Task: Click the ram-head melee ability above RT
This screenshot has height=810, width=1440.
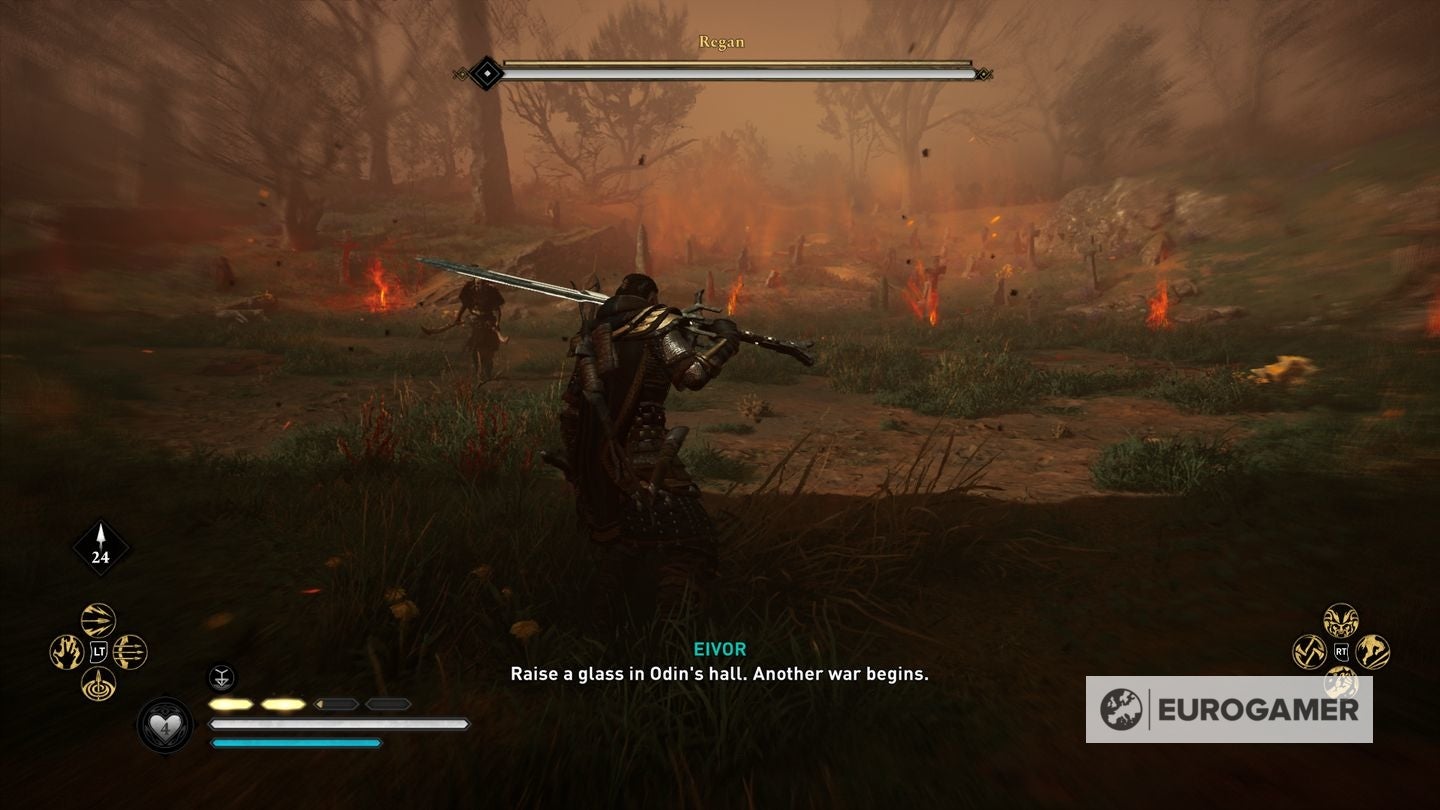Action: pos(1342,621)
